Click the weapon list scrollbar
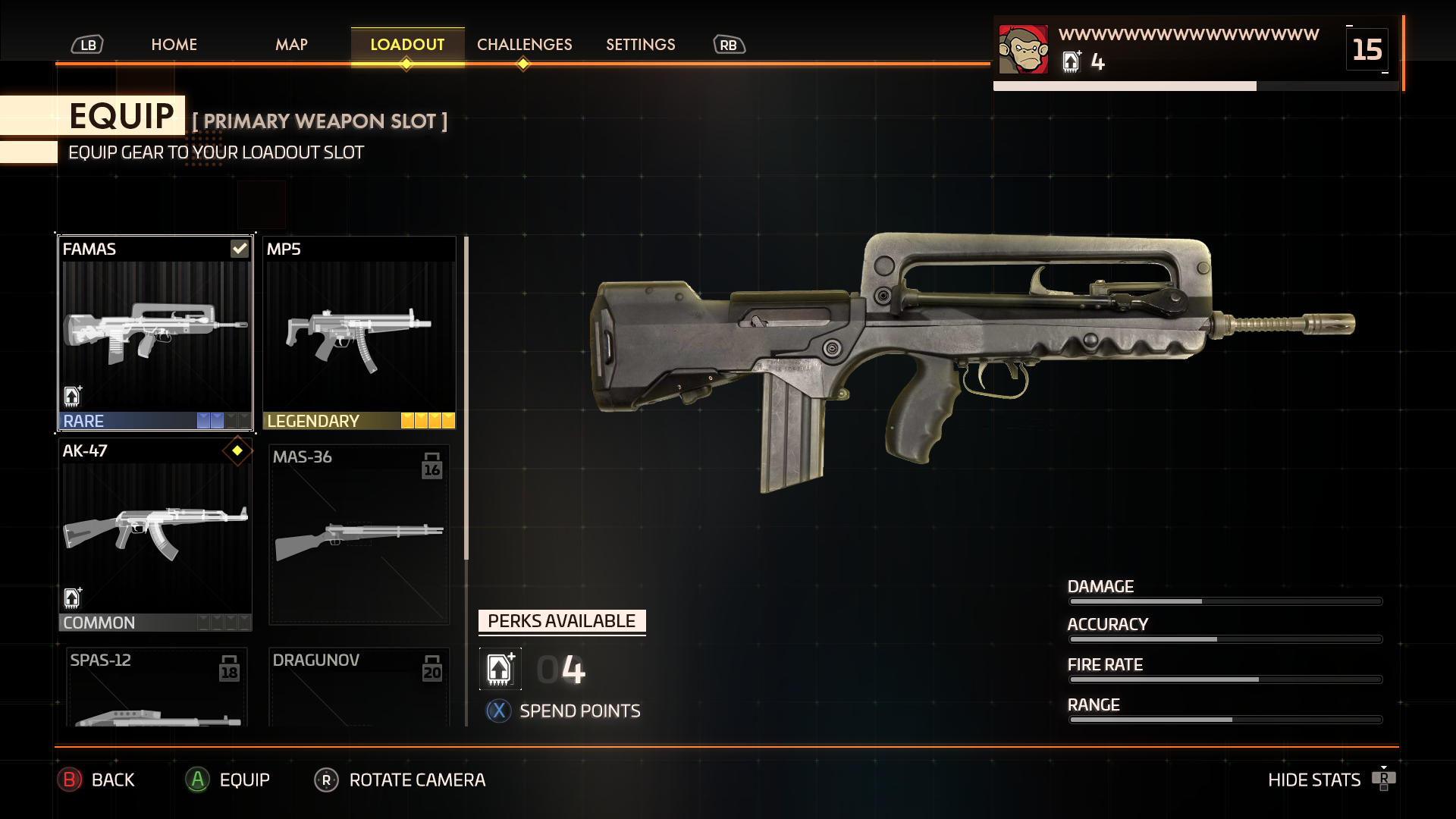 [x=466, y=398]
